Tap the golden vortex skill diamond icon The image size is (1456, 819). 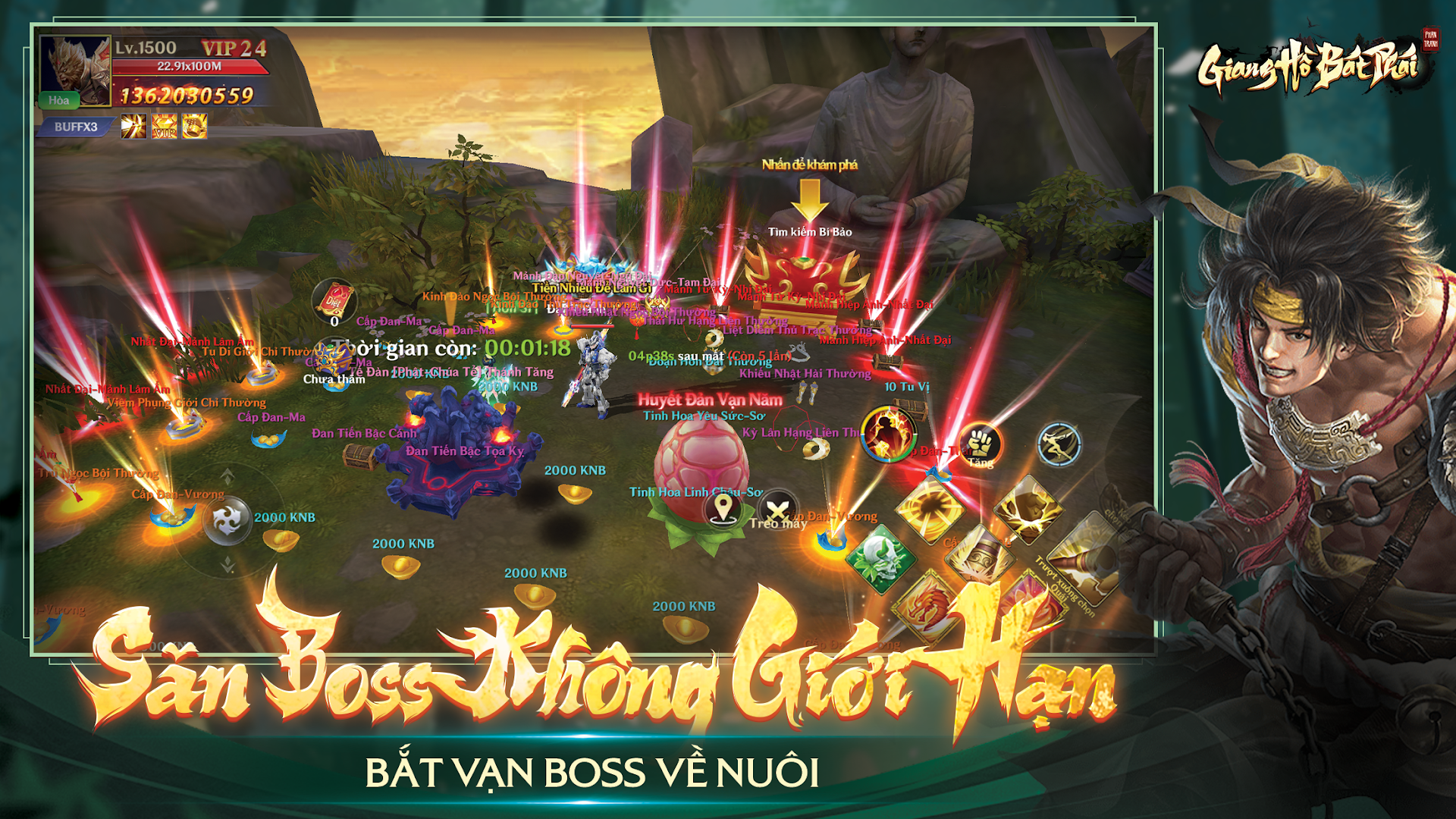click(929, 508)
